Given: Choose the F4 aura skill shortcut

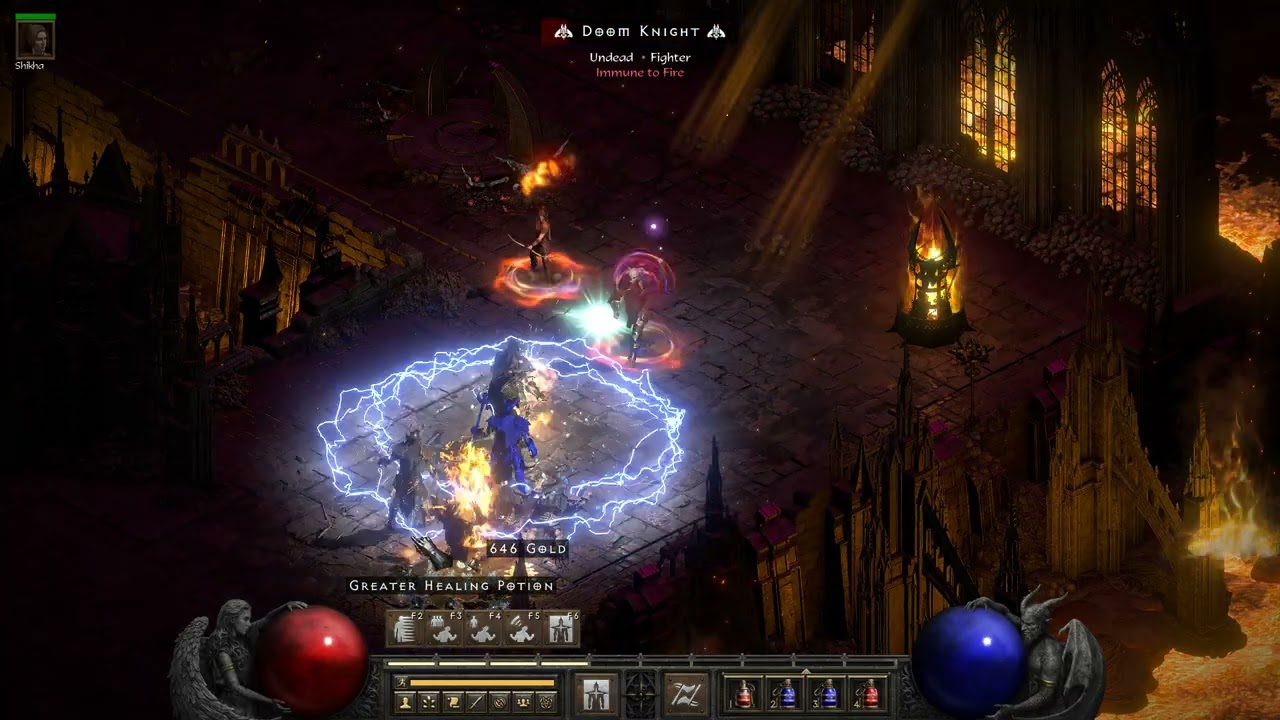Looking at the screenshot, I should coord(482,629).
